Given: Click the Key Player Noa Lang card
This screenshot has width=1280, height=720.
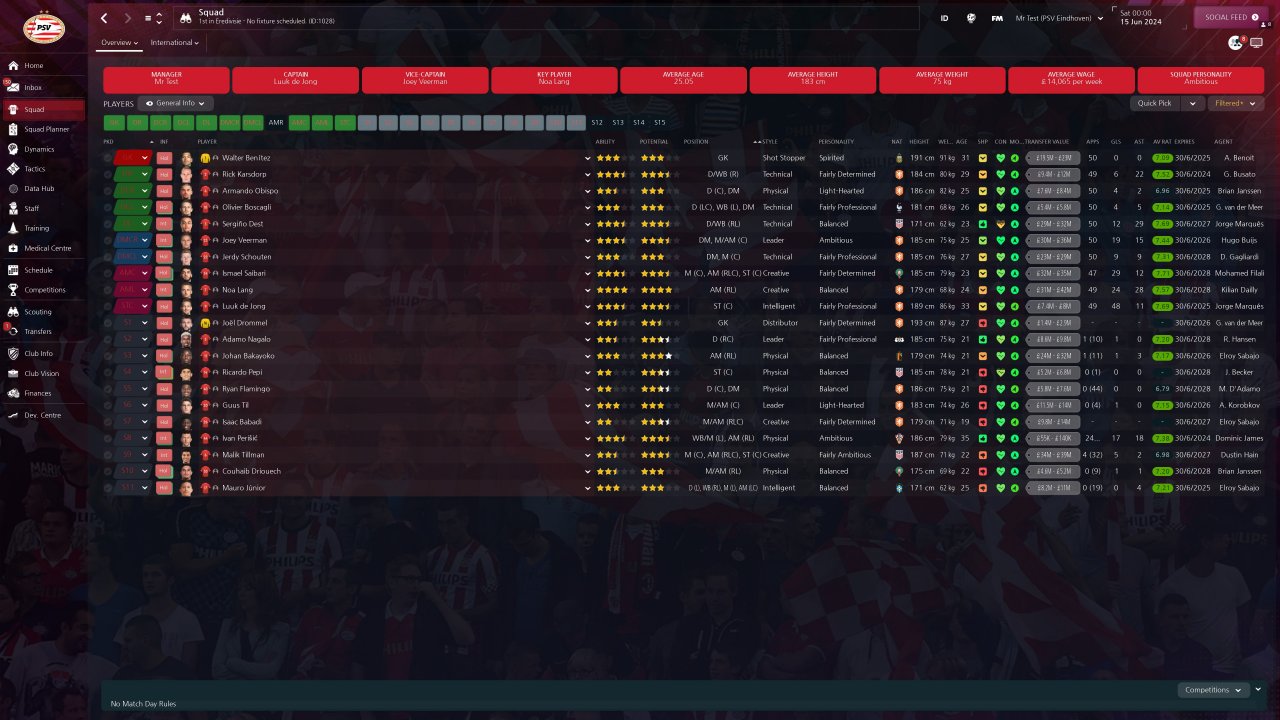Looking at the screenshot, I should click(554, 80).
